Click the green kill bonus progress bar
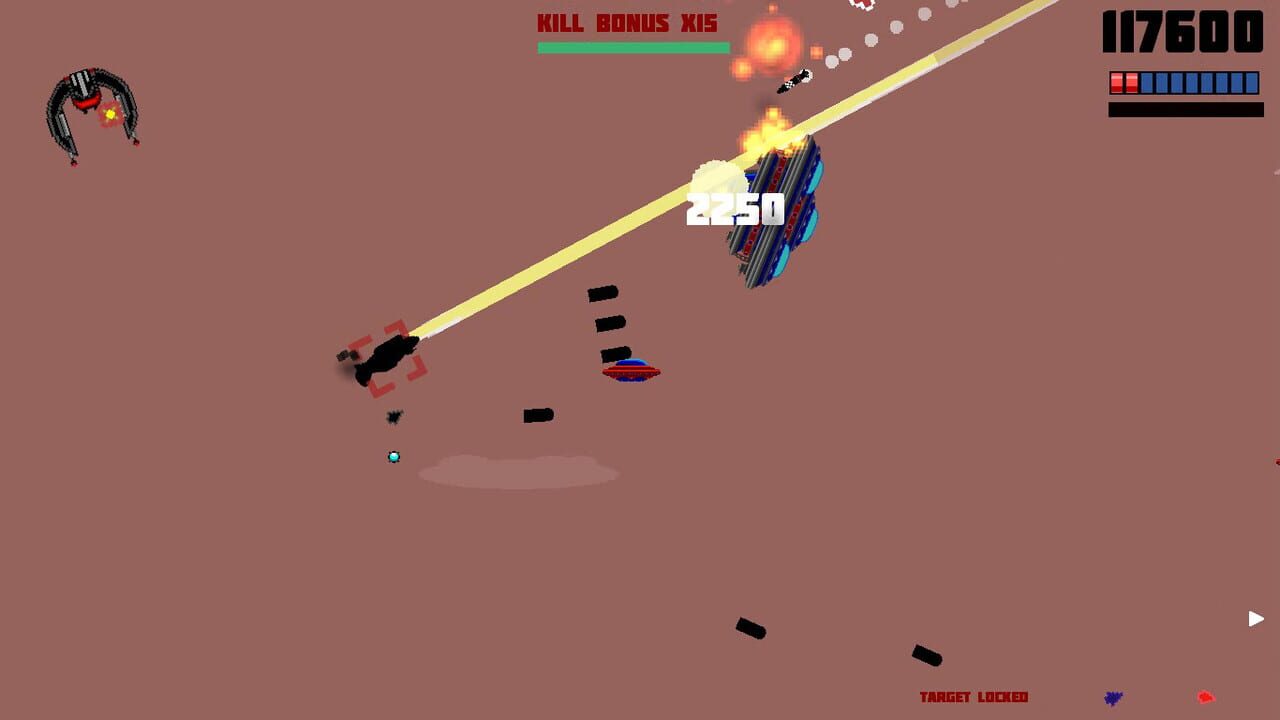 633,48
